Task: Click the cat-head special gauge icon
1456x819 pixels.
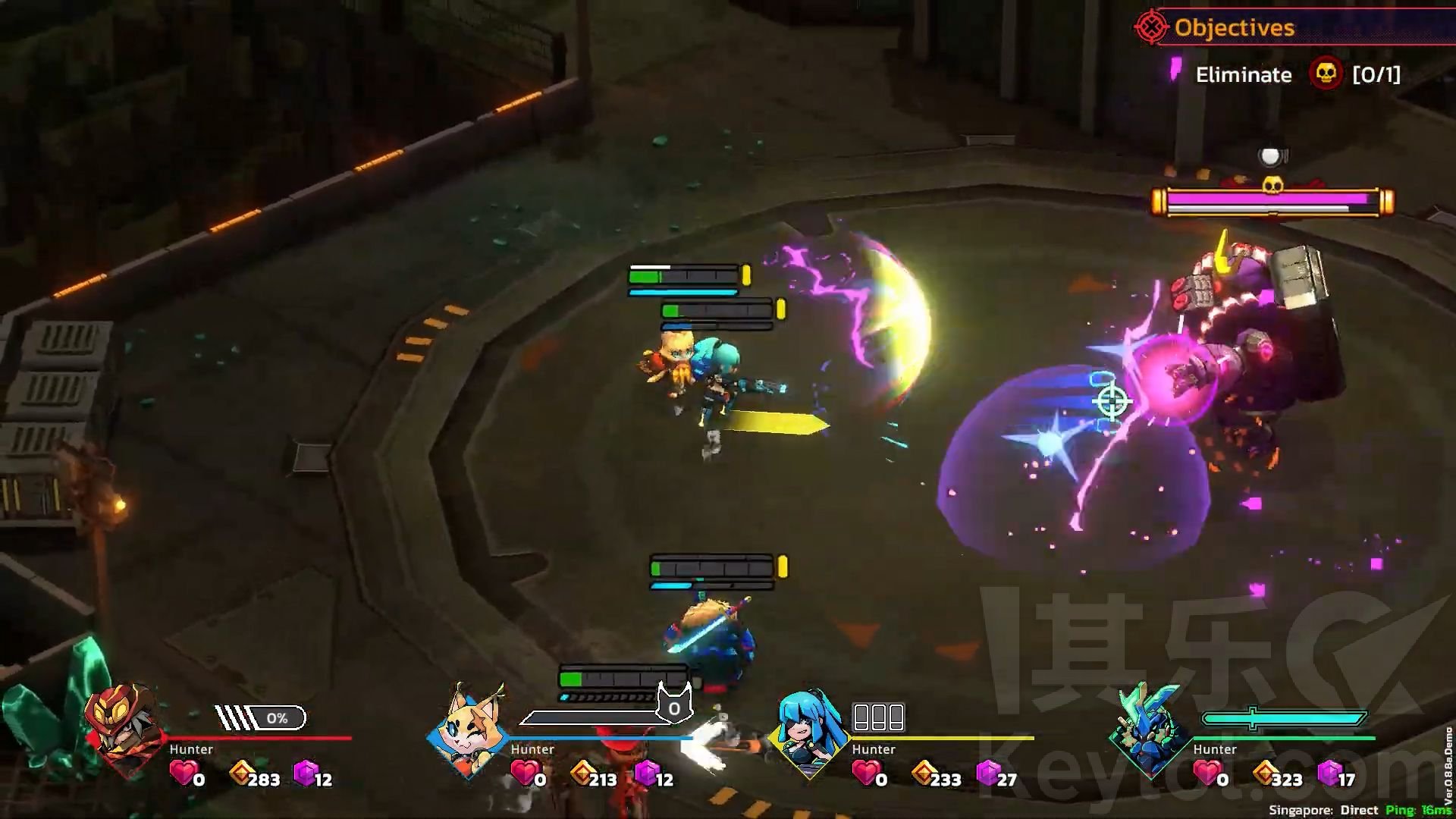Action: pos(673,705)
